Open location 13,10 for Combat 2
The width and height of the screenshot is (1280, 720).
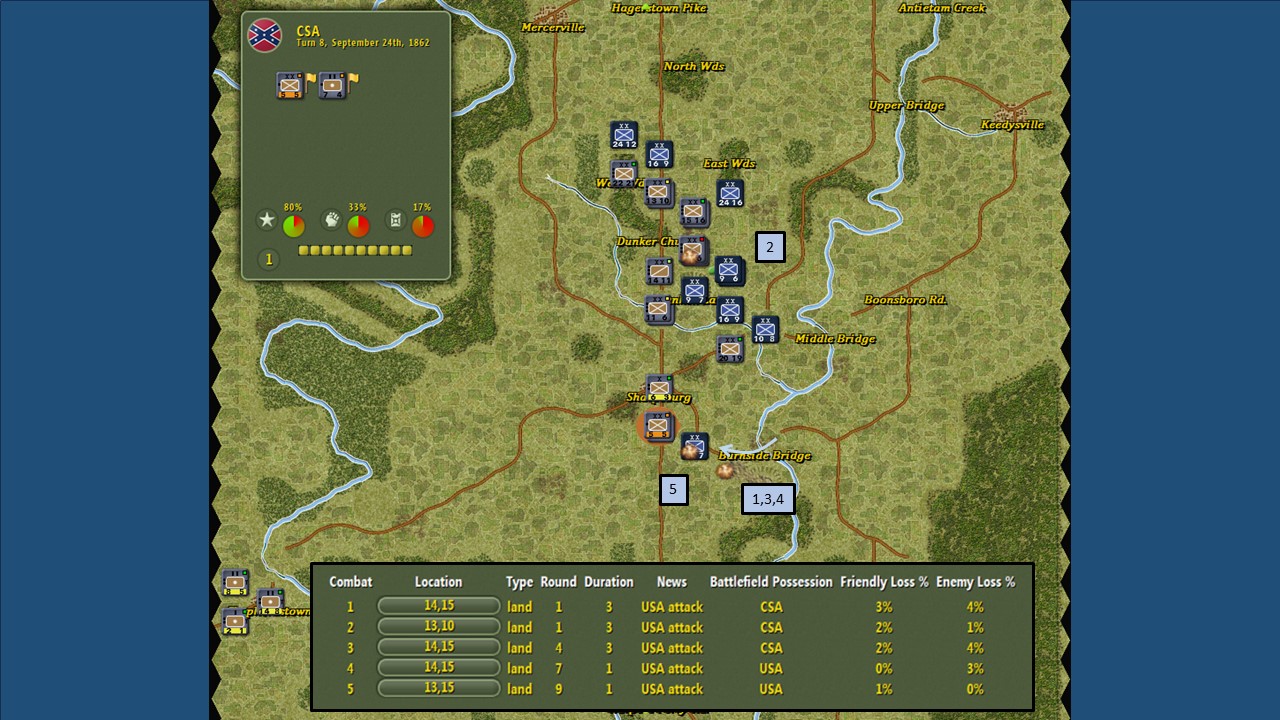[438, 627]
